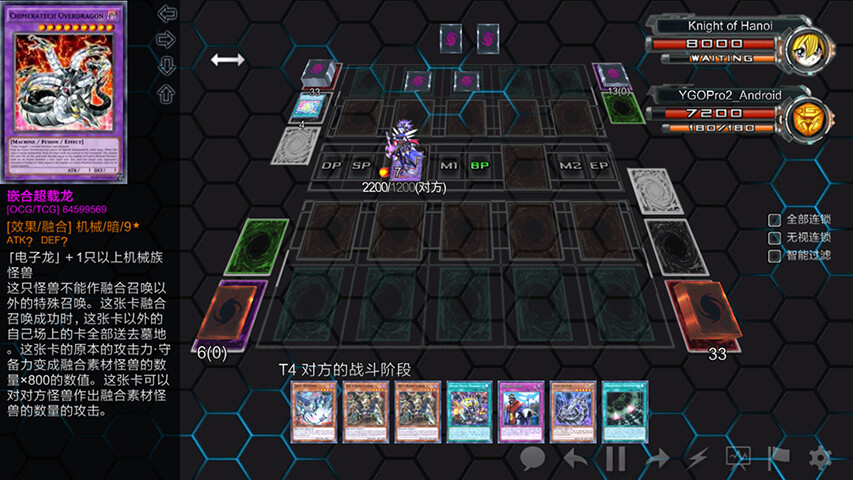The image size is (853, 480).
Task: Click the left-curving back arrow icon
Action: click(575, 458)
